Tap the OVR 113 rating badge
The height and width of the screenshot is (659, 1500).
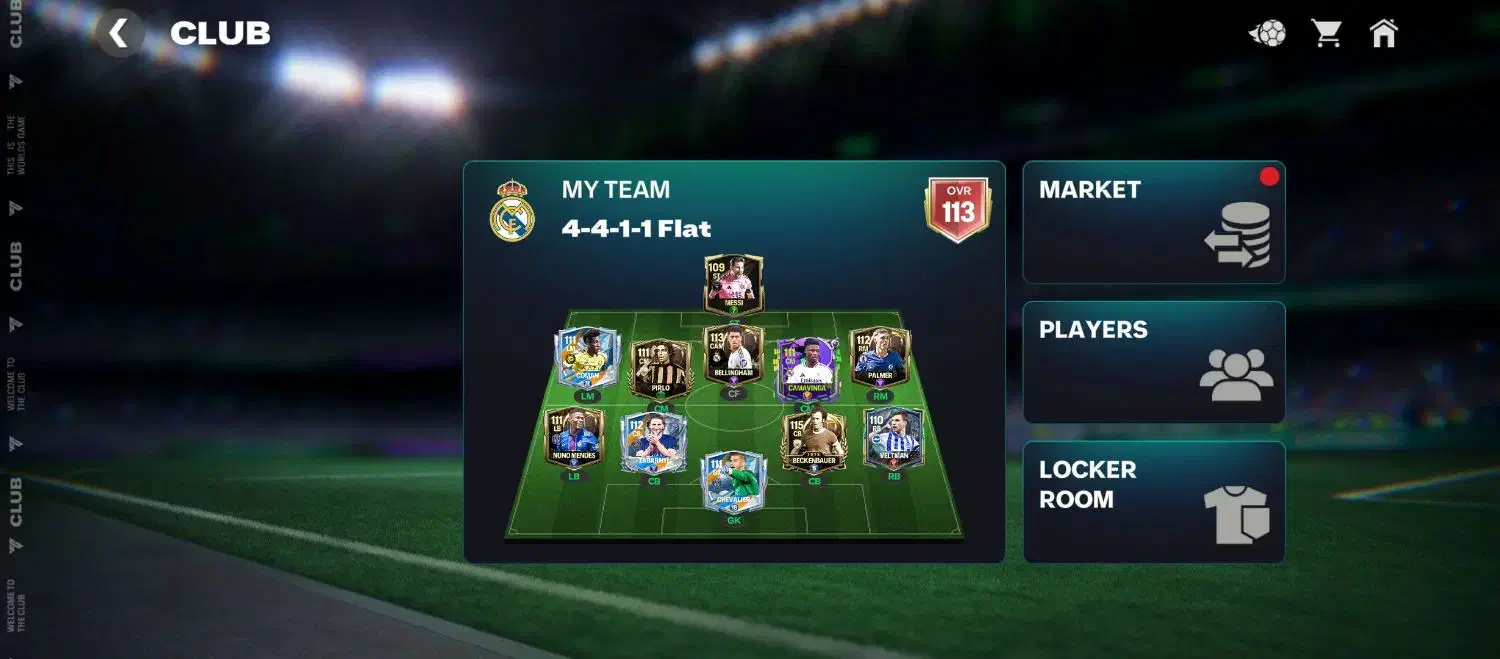tap(957, 208)
